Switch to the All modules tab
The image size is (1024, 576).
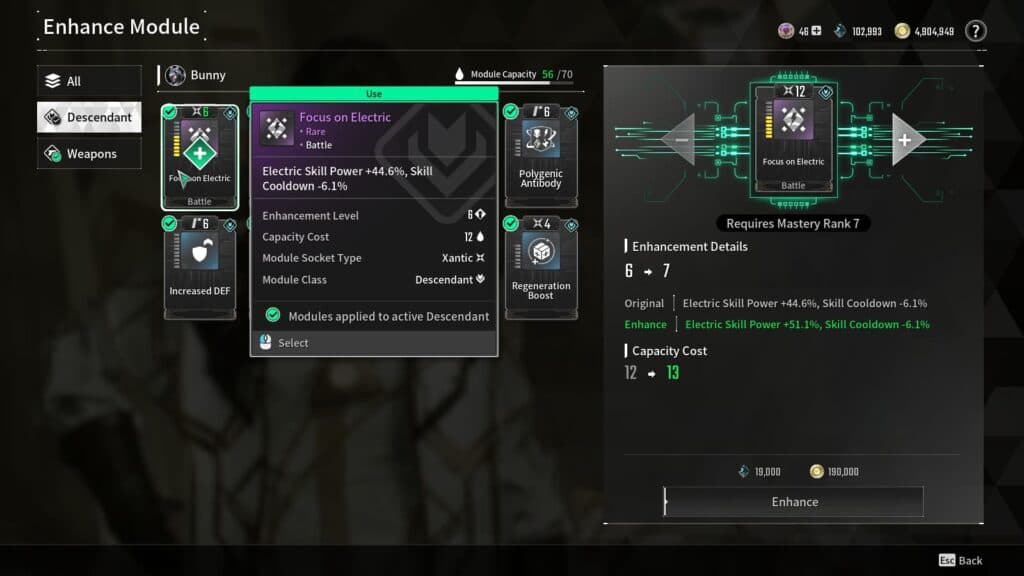pyautogui.click(x=89, y=81)
